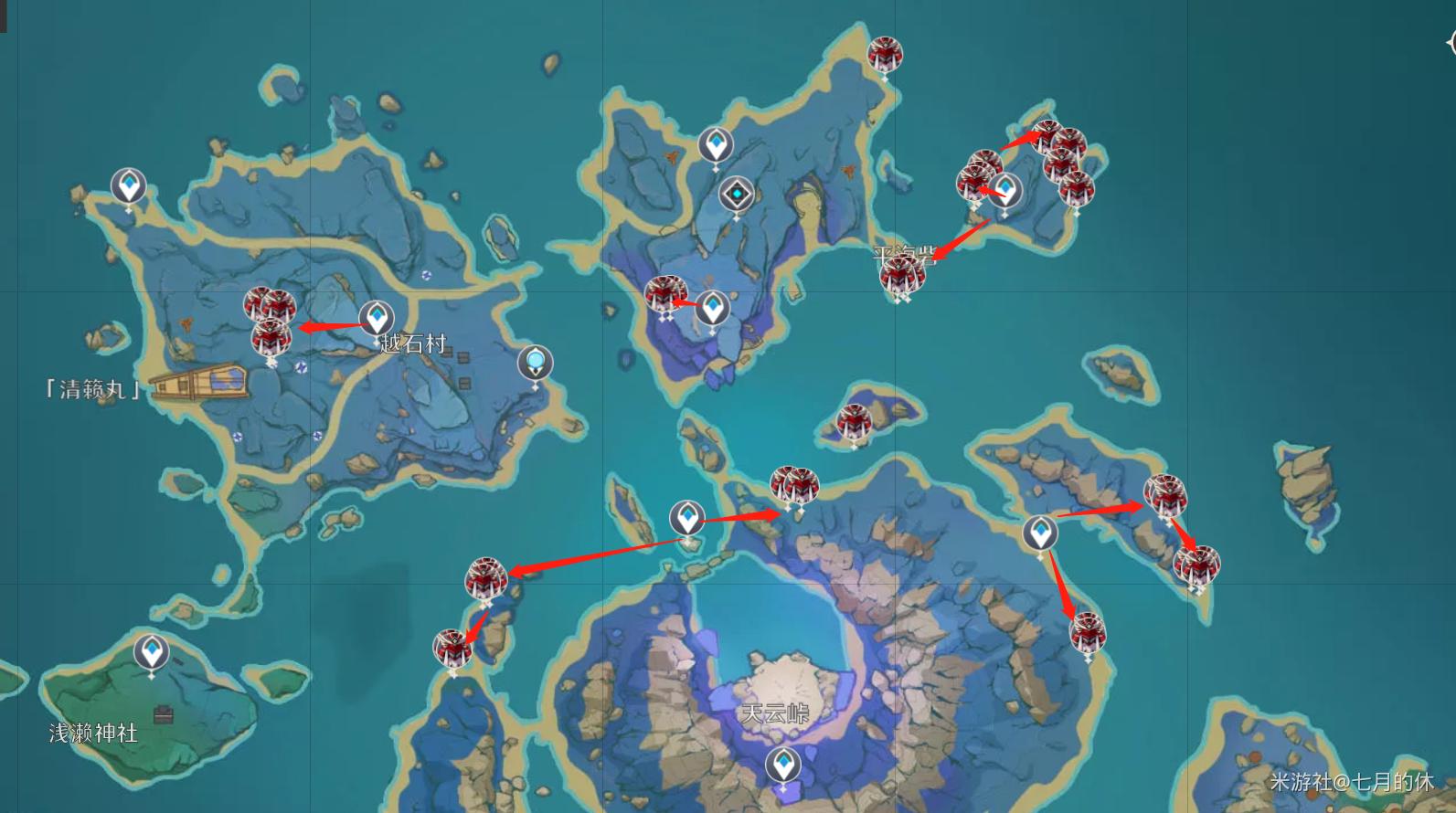This screenshot has width=1456, height=813.
Task: Select the lone enemy marker at the northern cape
Action: tap(884, 56)
